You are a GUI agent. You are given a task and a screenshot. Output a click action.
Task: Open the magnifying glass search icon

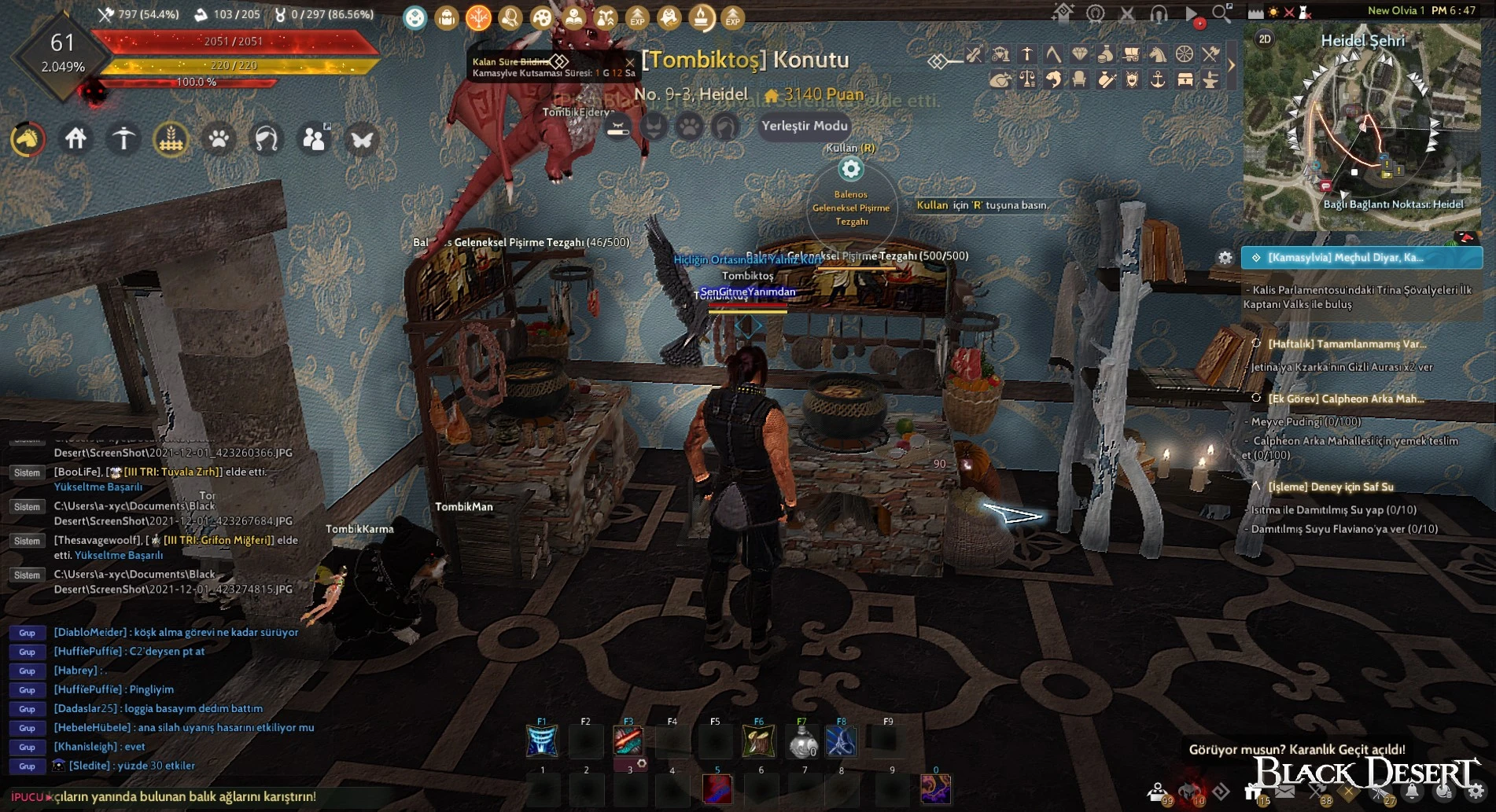click(x=1221, y=13)
